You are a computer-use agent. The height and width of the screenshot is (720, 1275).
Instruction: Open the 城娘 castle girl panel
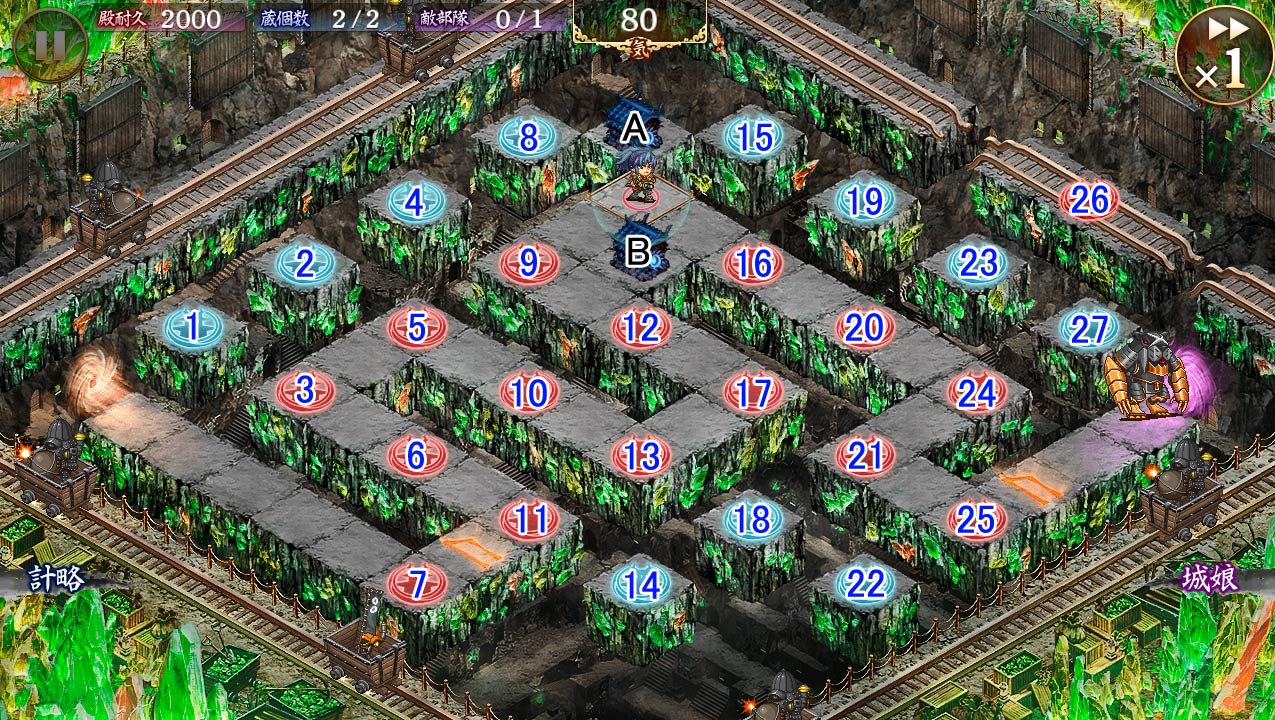1211,580
